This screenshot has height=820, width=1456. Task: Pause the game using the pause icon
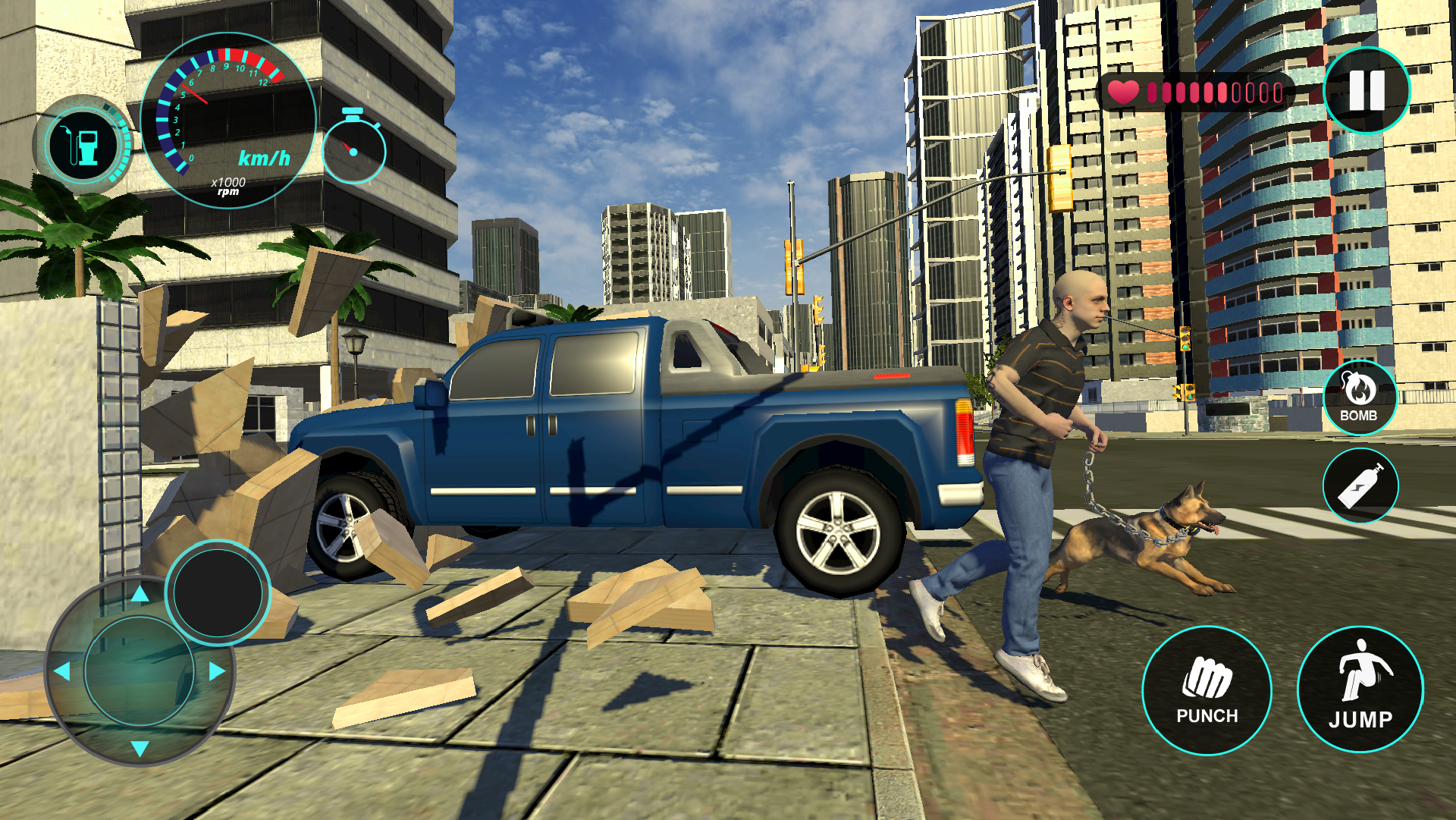[1367, 90]
